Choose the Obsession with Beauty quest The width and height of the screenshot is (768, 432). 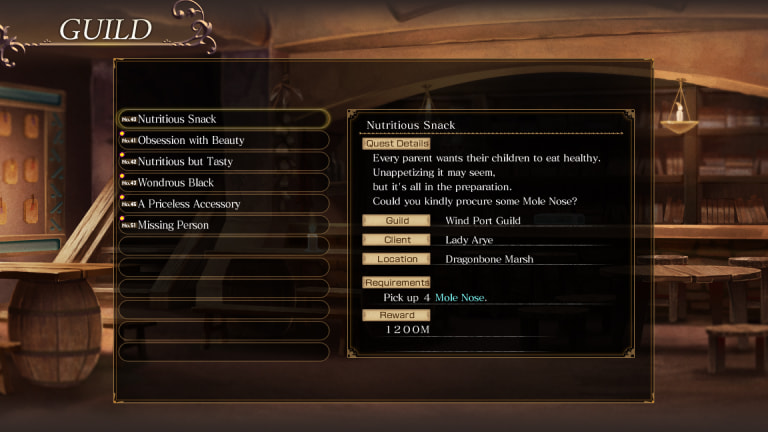point(223,140)
